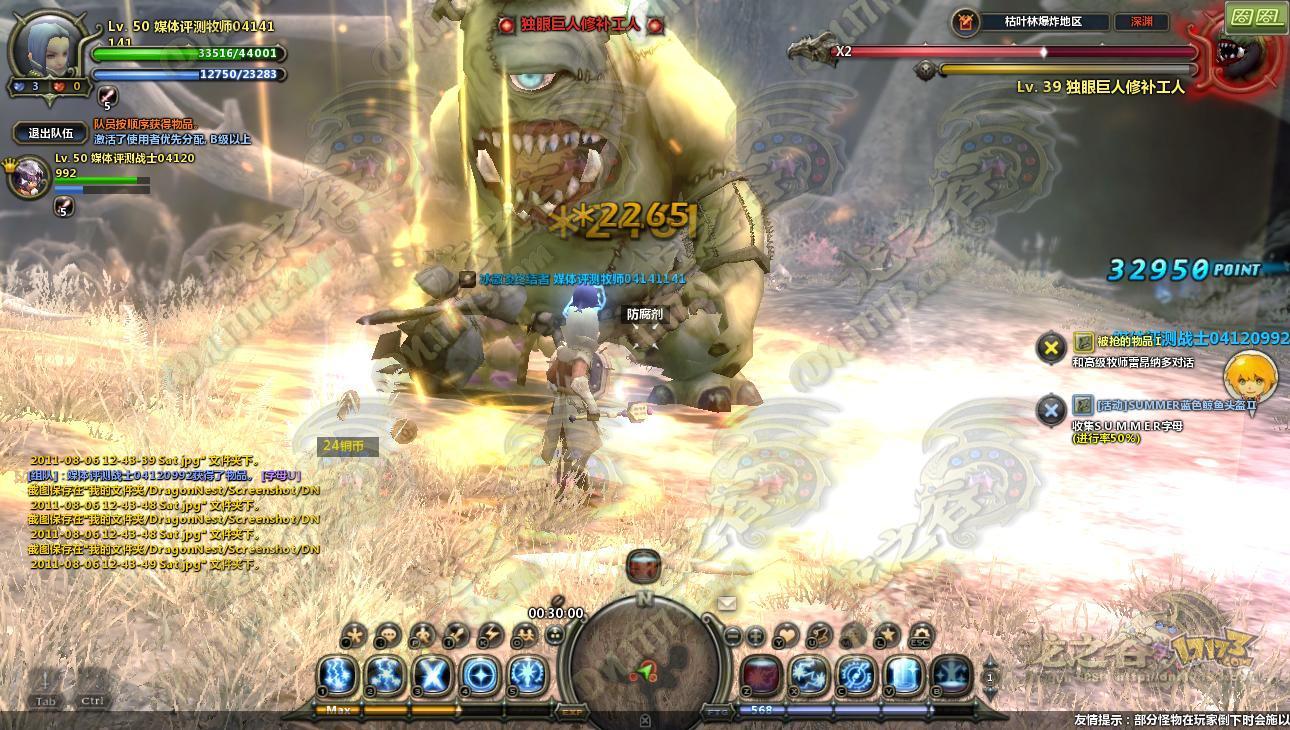
Task: Untrack the 被抢的物品 quest with yellow X
Action: (1050, 347)
